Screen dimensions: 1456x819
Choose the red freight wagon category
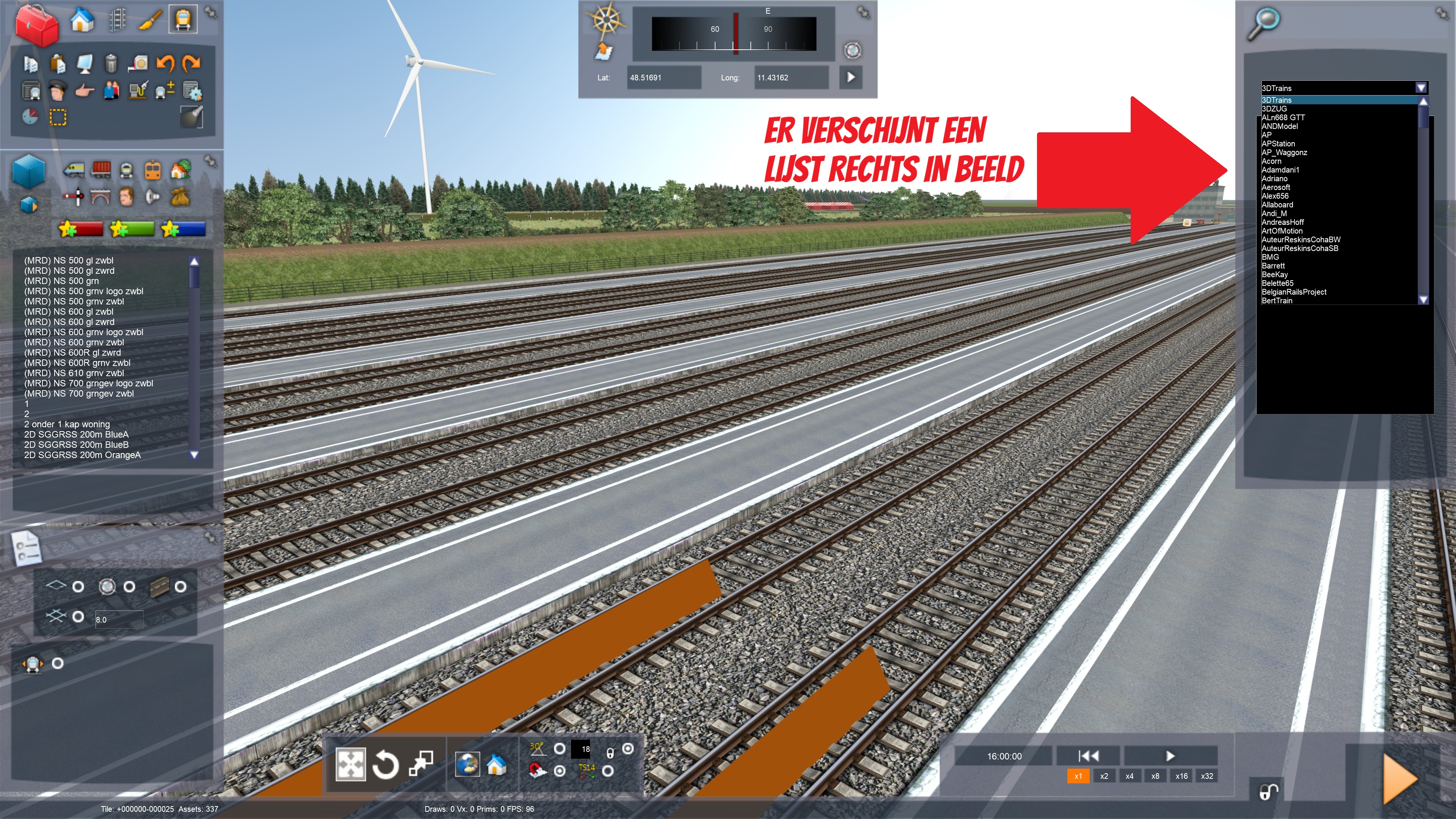click(x=101, y=169)
